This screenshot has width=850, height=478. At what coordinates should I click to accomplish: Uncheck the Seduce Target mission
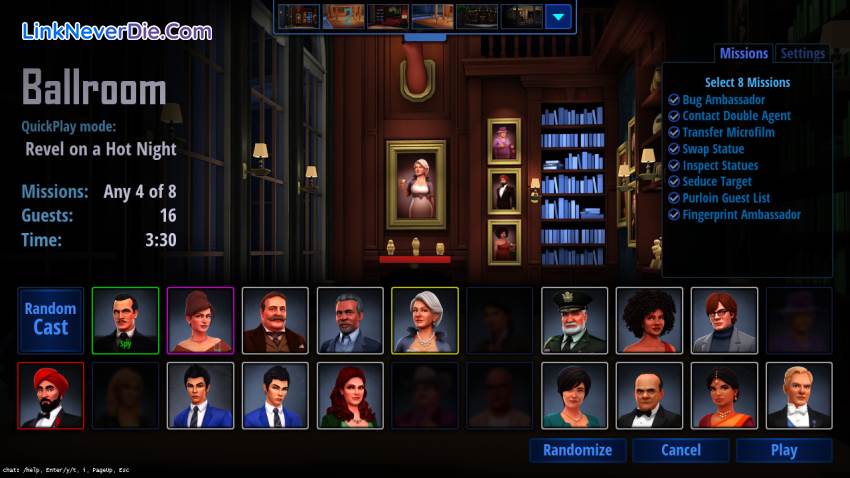point(674,182)
